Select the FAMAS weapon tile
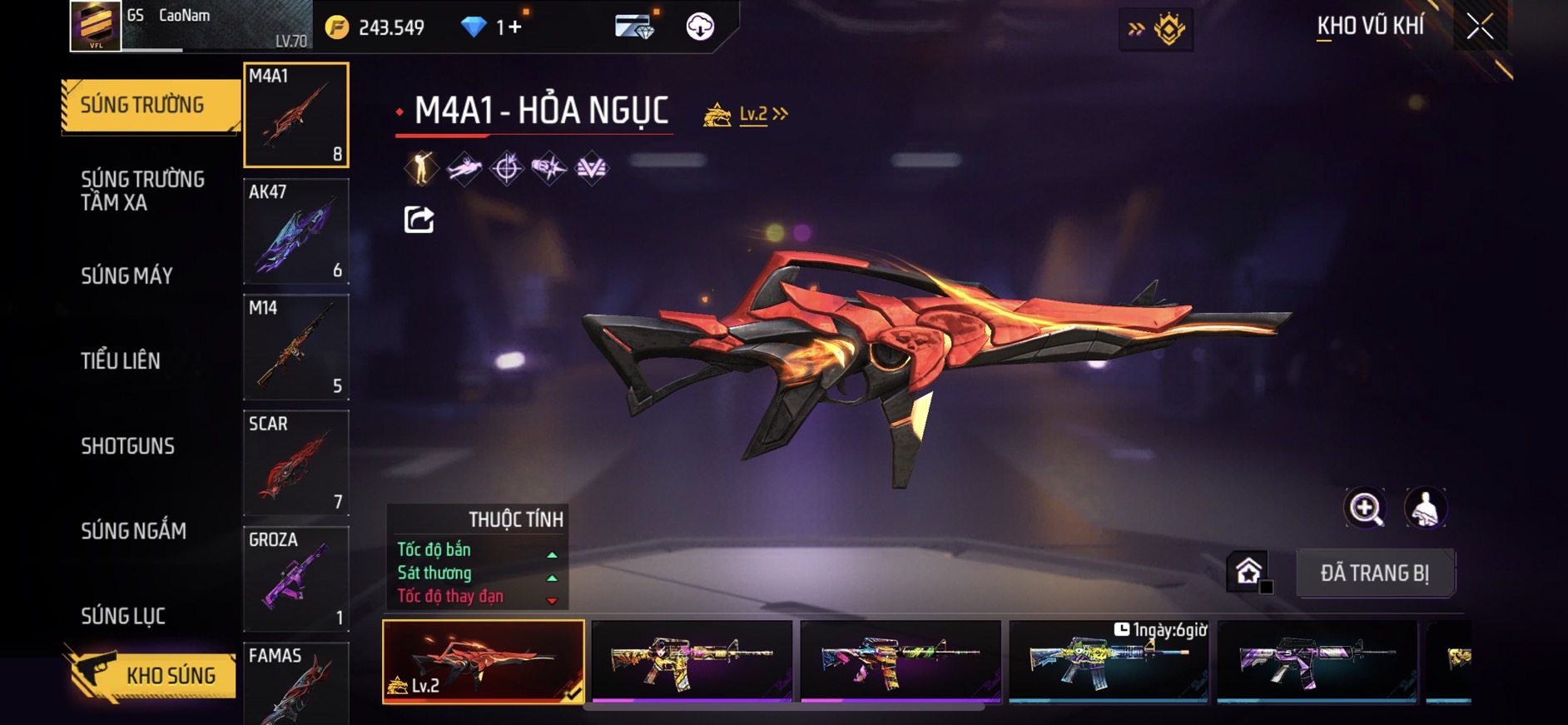The height and width of the screenshot is (725, 1568). (x=295, y=683)
